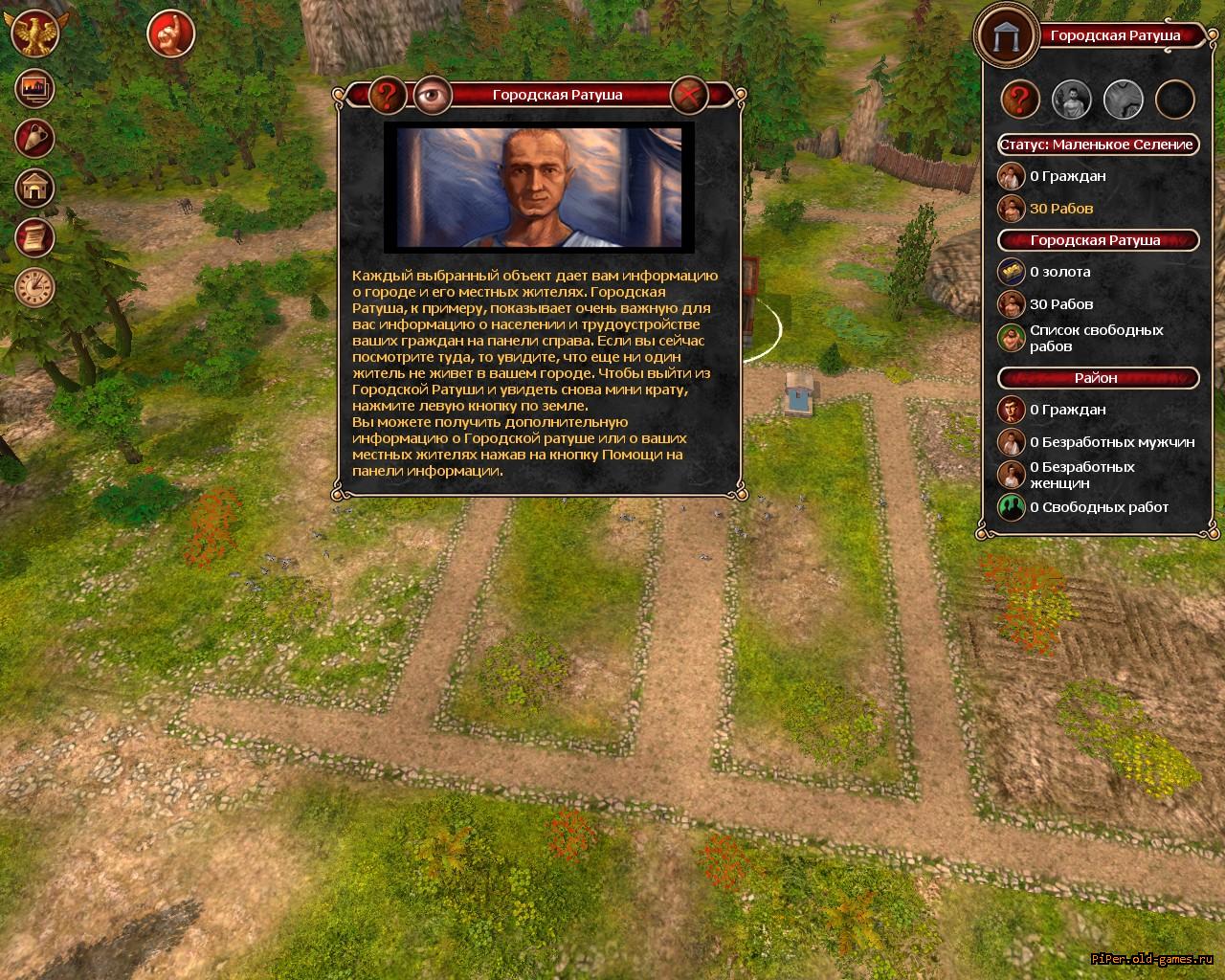Open the Список свободных рабов list
1225x980 pixels.
pos(1096,338)
